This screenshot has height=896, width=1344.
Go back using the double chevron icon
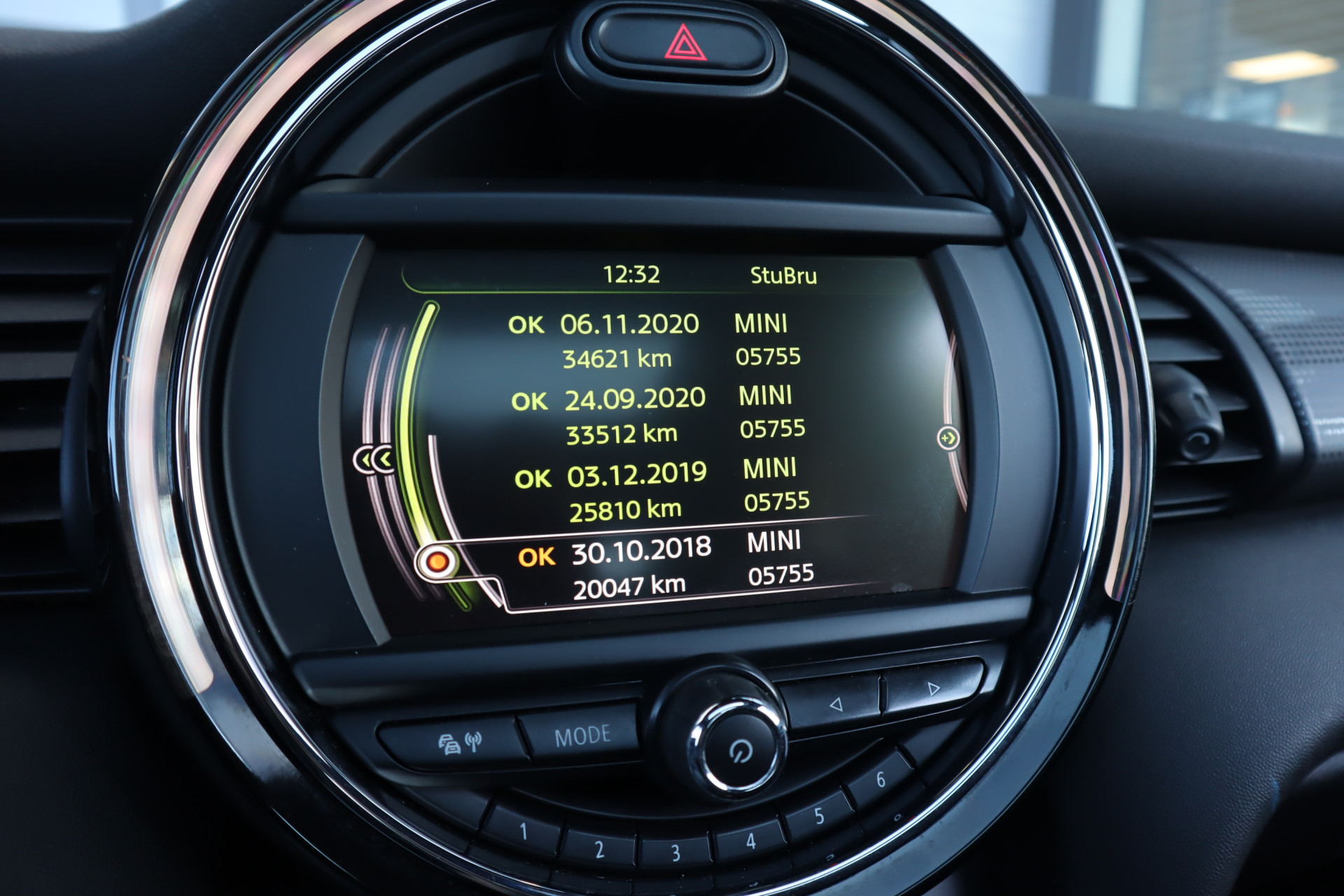(x=373, y=460)
